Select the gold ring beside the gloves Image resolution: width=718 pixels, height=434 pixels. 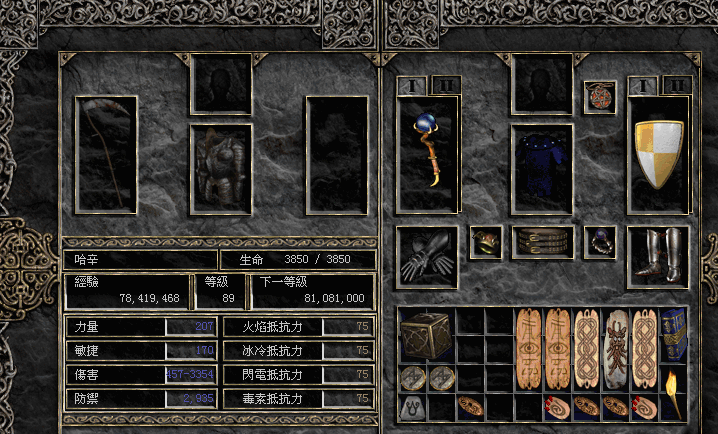pyautogui.click(x=486, y=241)
